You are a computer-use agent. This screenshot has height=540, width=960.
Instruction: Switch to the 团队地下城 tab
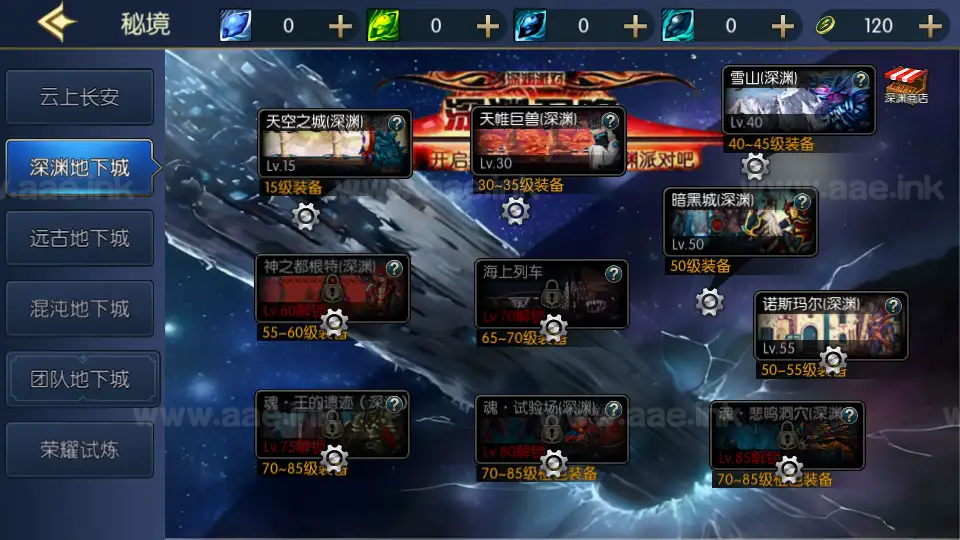80,379
